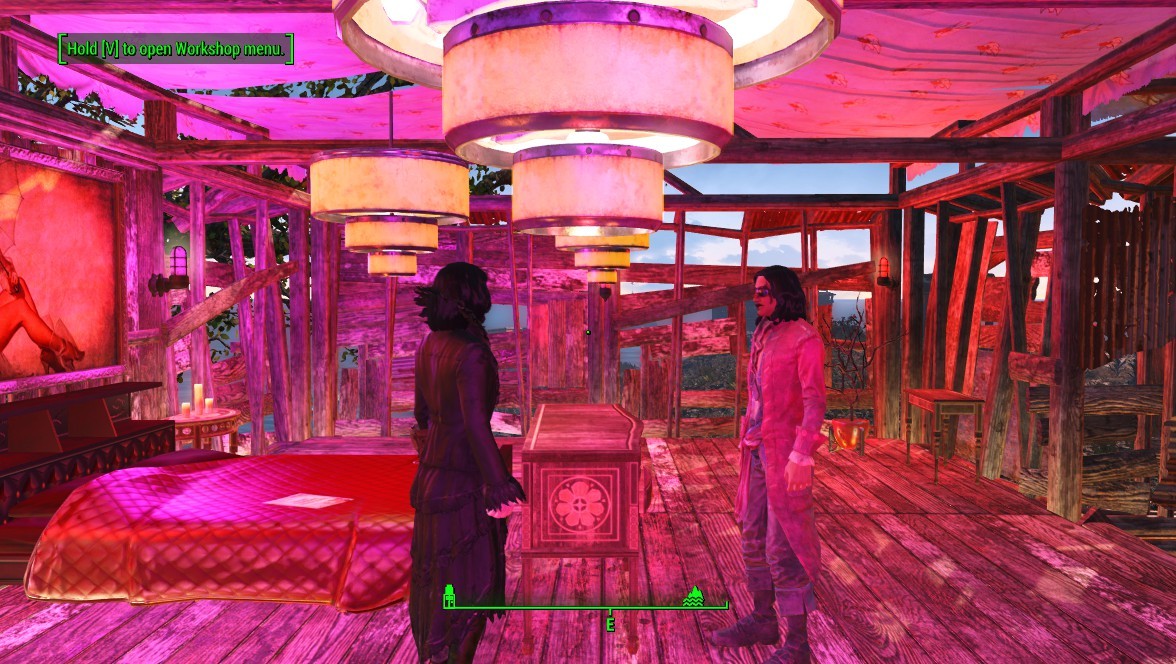
Task: Select the island-and-waves compass marker
Action: (693, 597)
